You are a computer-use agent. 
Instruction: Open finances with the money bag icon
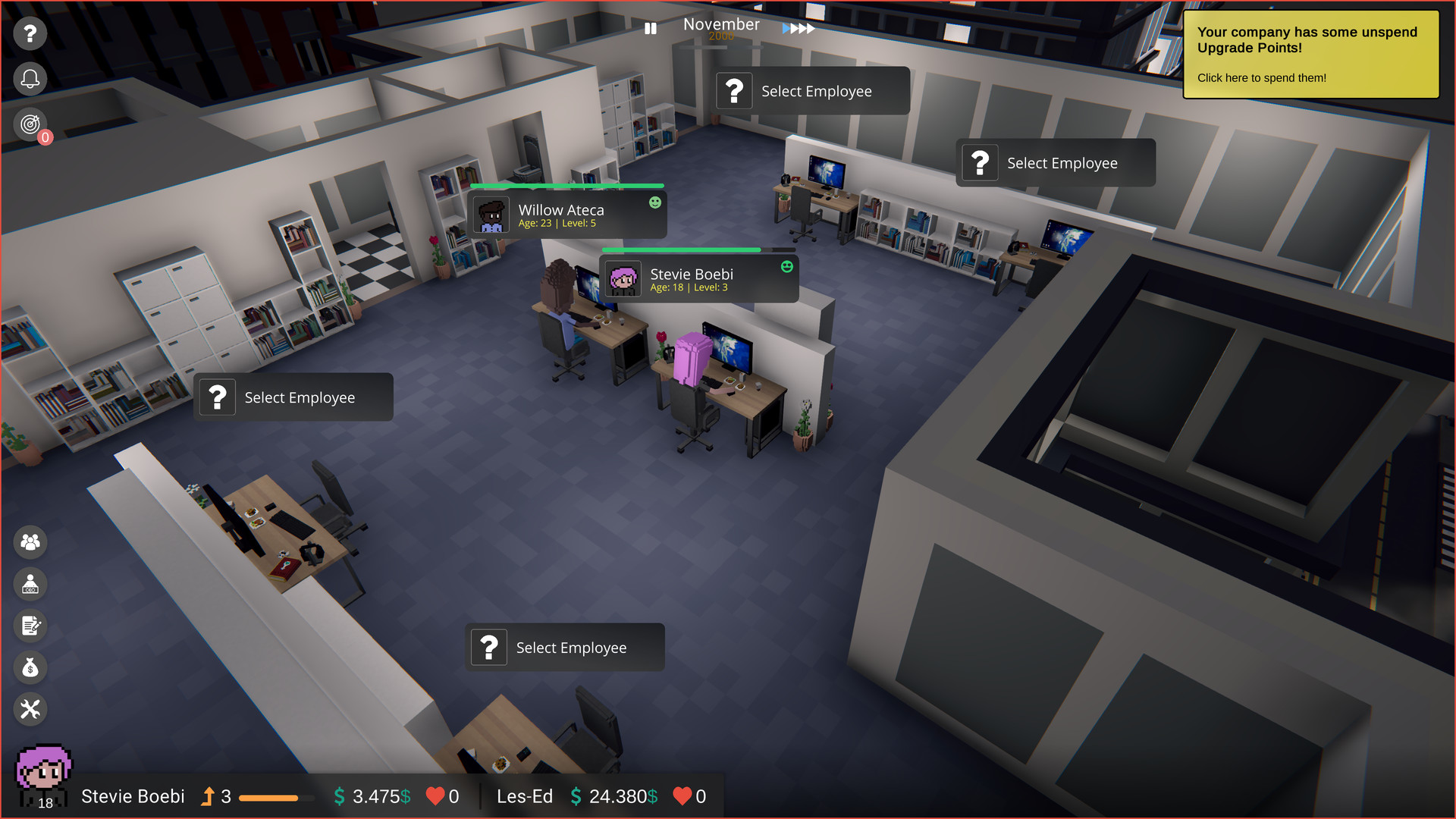(30, 667)
